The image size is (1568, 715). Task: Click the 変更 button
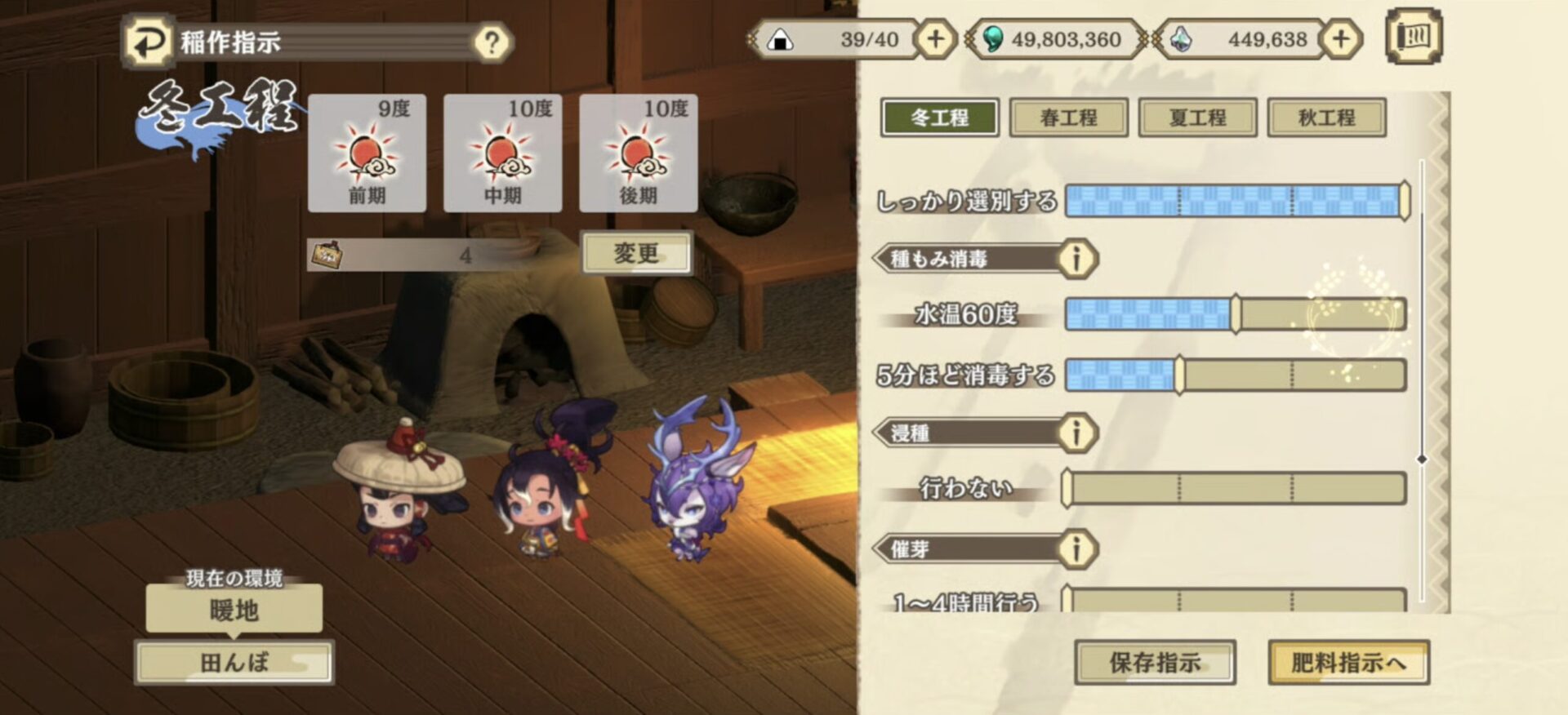636,253
